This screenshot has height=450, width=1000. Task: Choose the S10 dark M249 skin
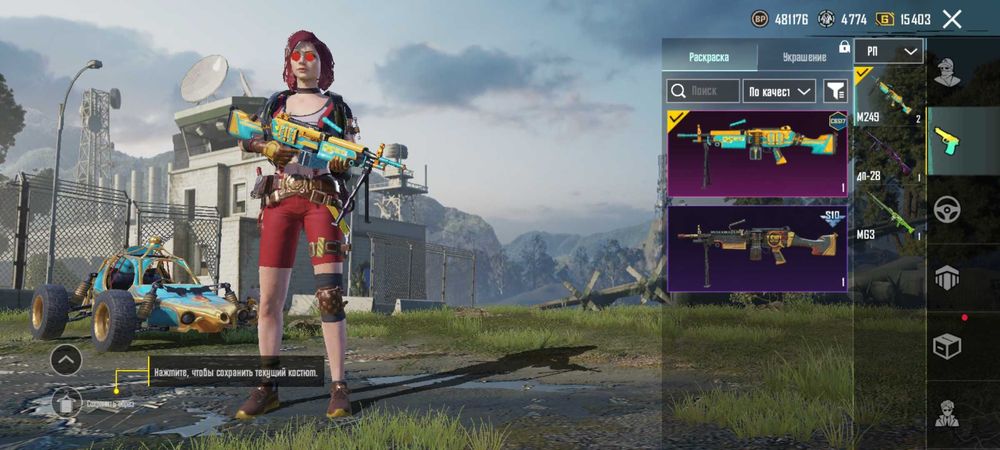tap(757, 248)
